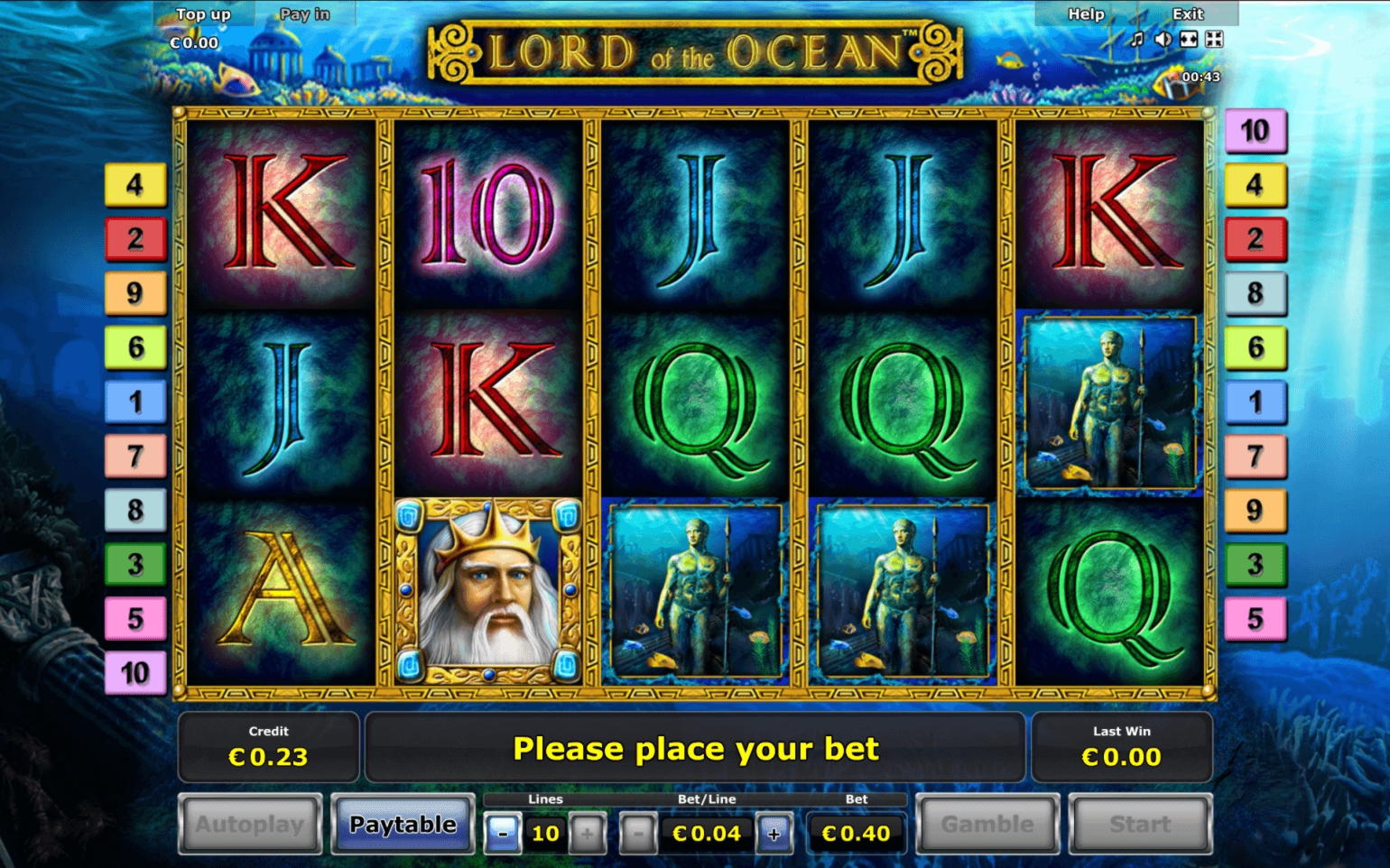This screenshot has height=868, width=1390.
Task: Decrease Lines with the minus stepper
Action: [x=502, y=833]
